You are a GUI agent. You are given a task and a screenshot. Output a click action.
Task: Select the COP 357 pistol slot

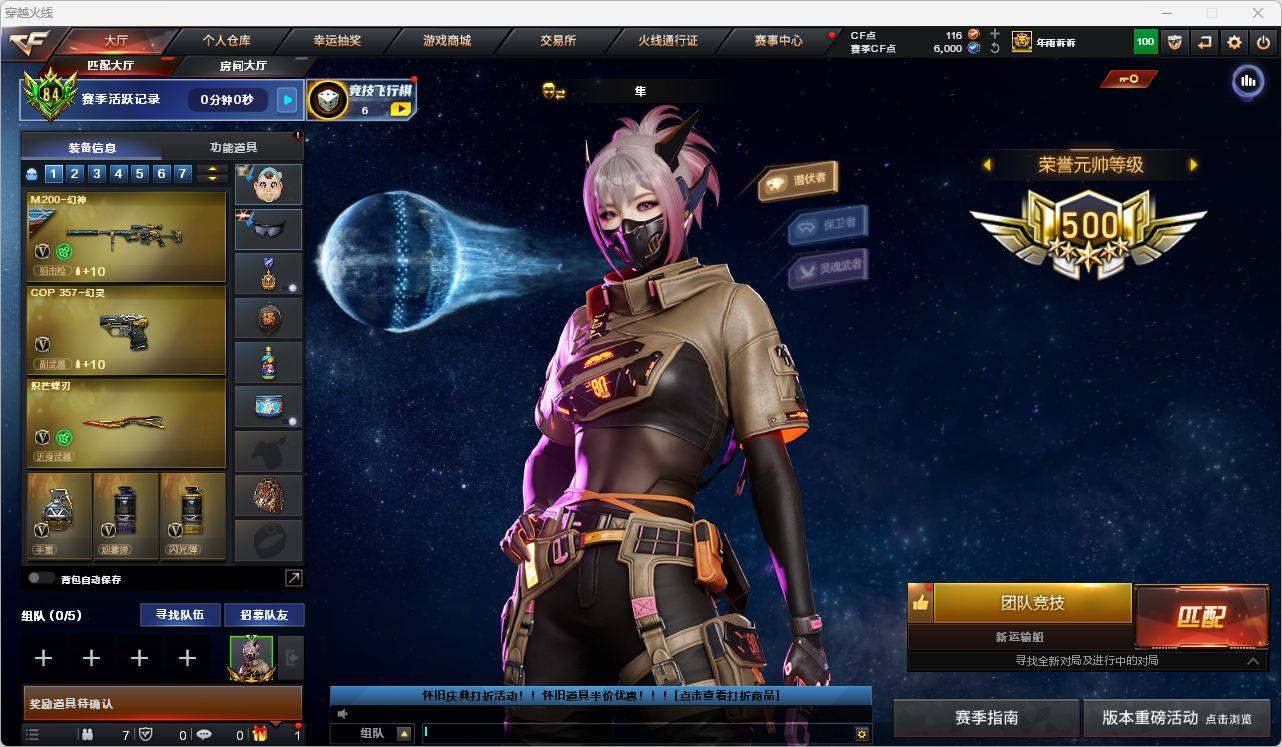[126, 330]
